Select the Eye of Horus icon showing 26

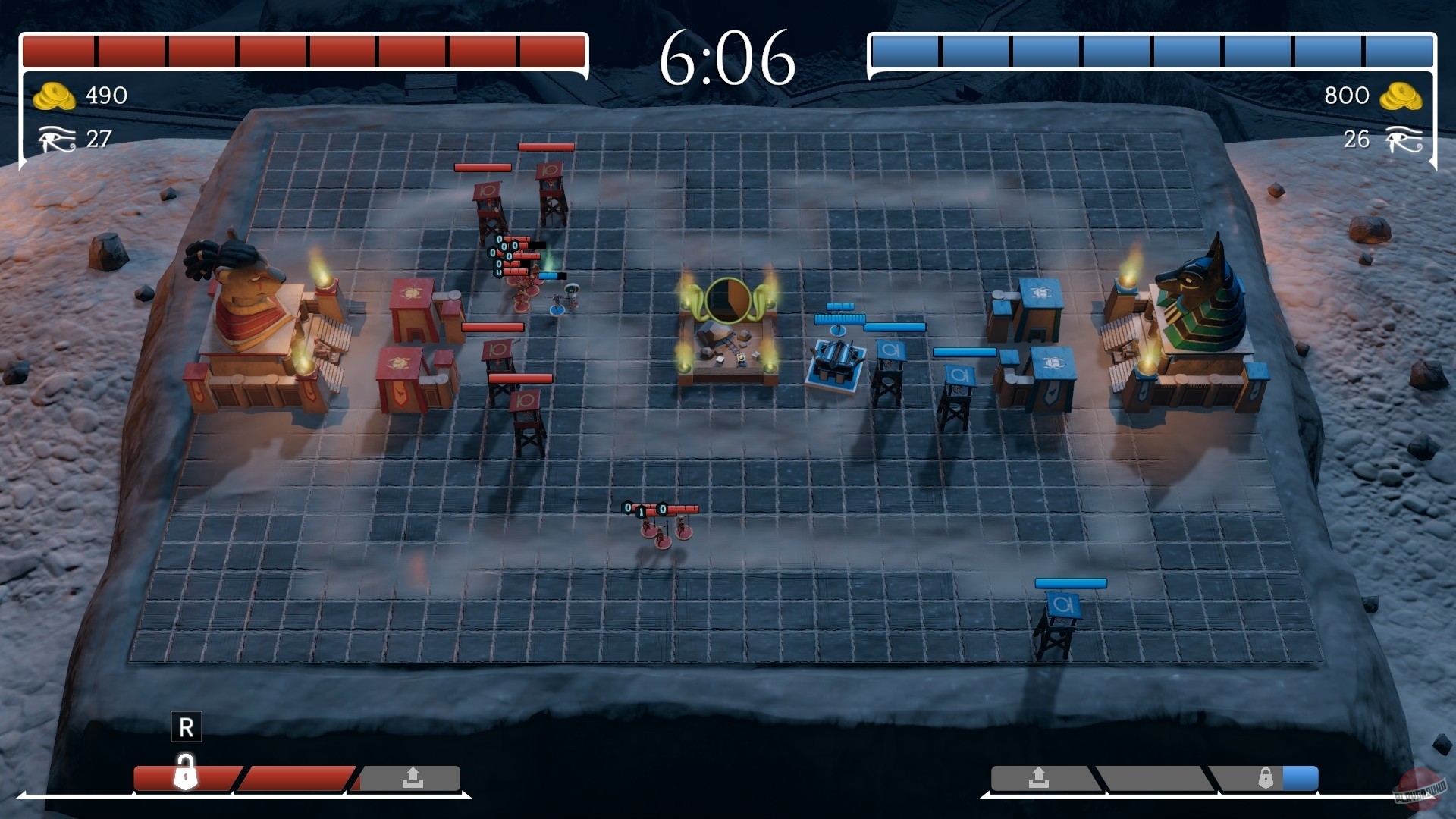(1402, 140)
